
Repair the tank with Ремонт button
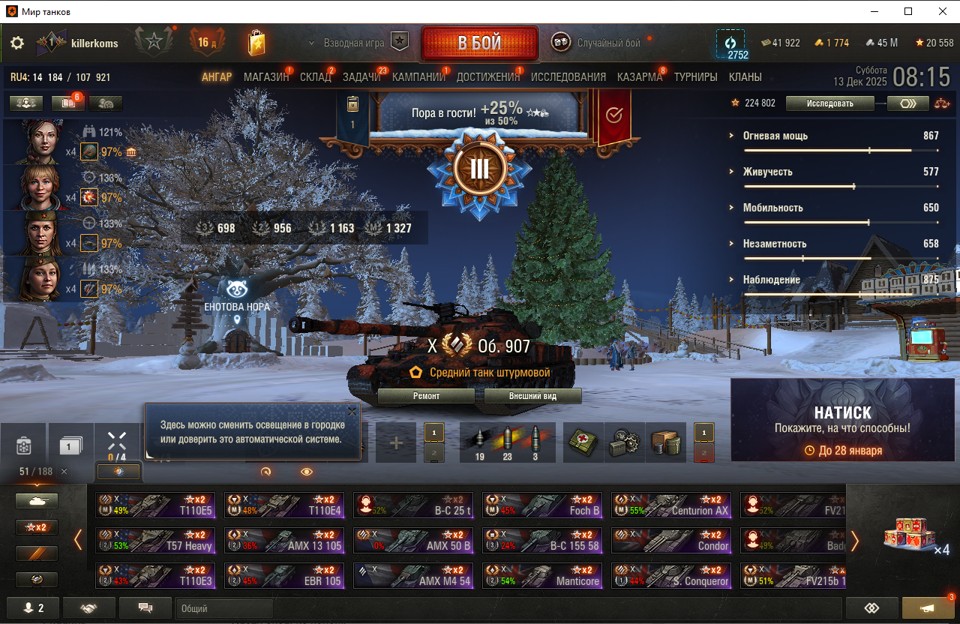tap(426, 396)
